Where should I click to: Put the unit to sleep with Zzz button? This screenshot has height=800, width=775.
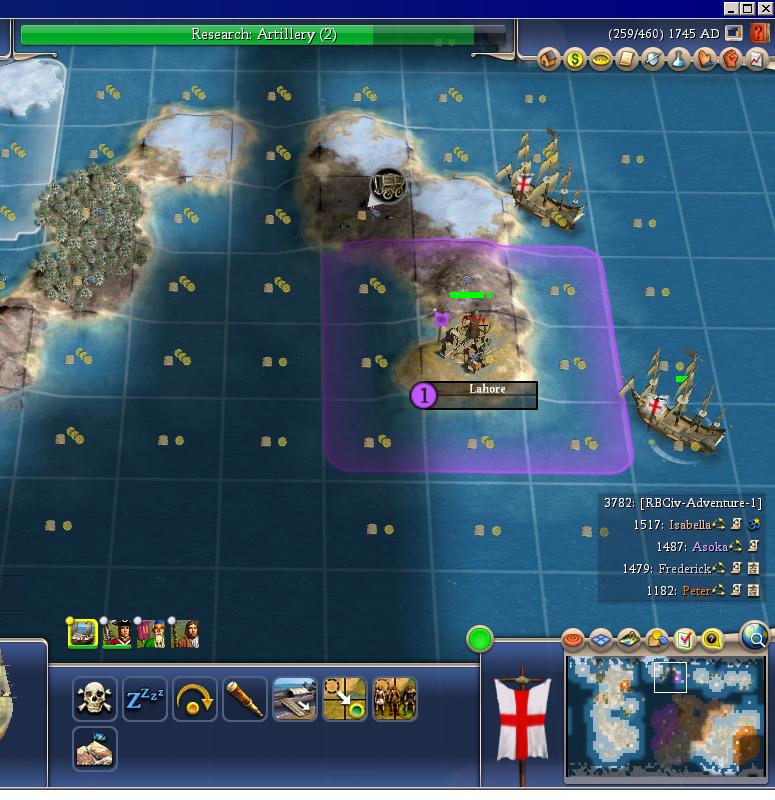145,699
